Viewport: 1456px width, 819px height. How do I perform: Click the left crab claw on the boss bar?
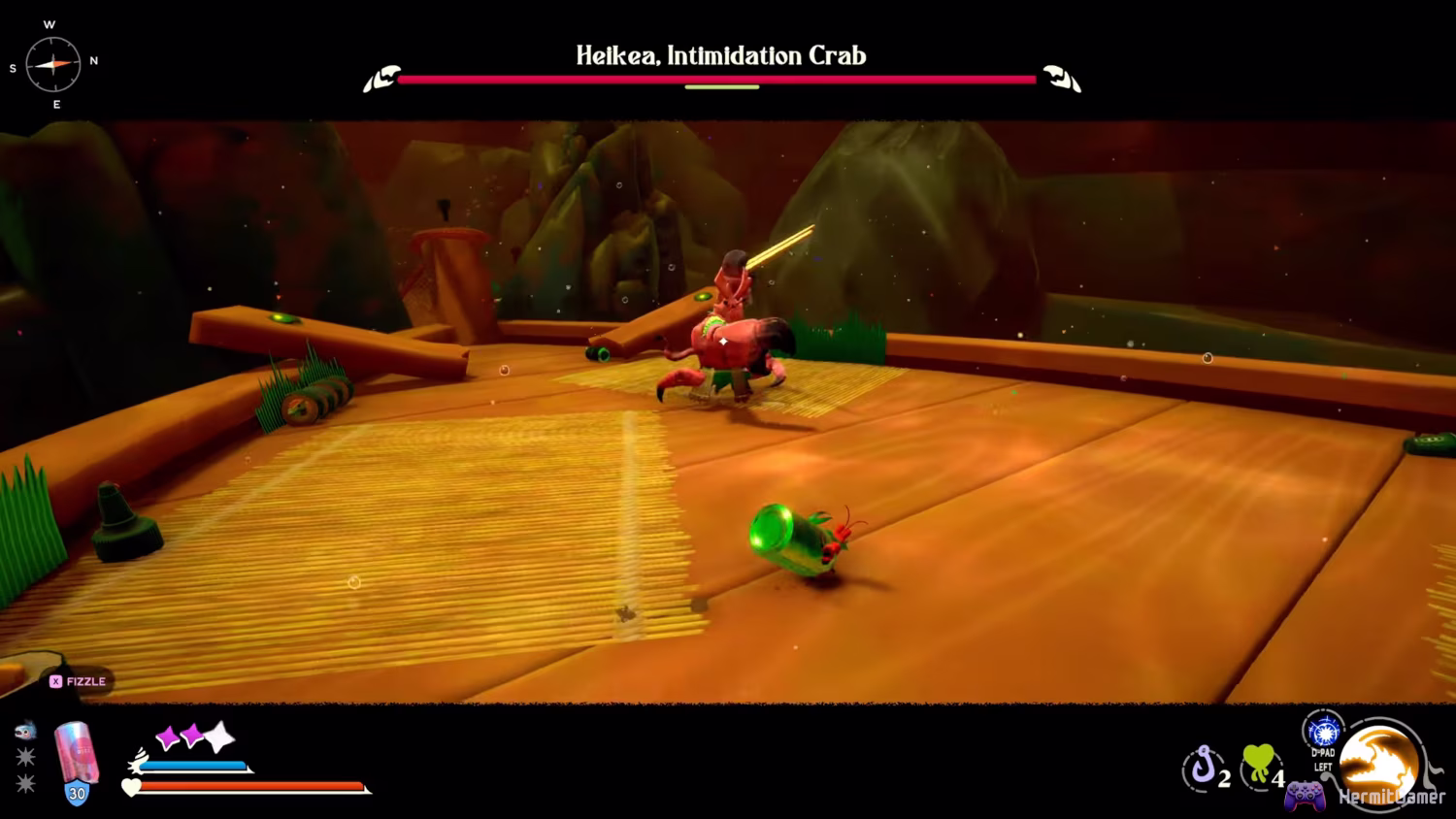tap(384, 78)
